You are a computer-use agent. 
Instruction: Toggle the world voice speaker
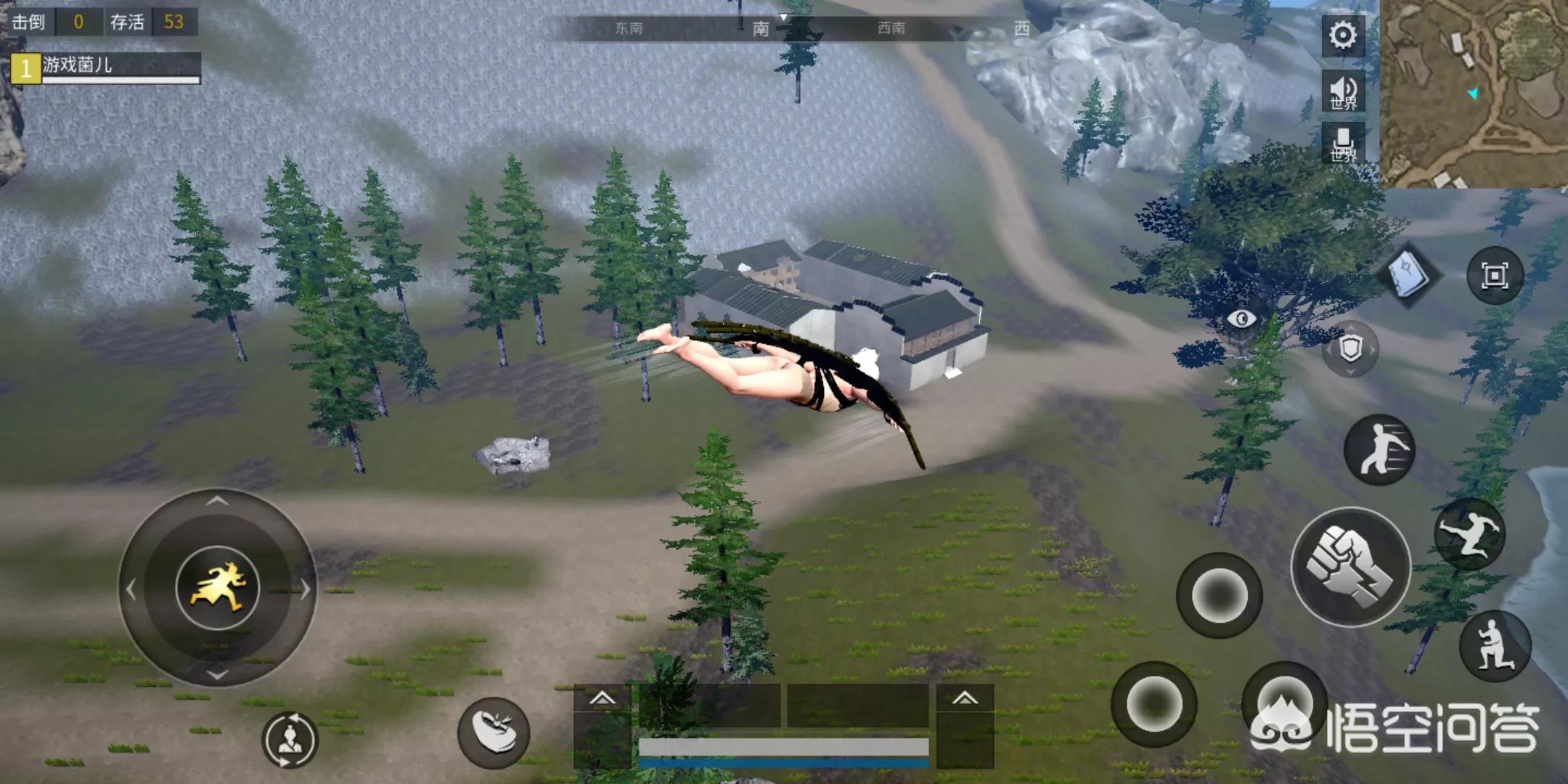[1342, 91]
